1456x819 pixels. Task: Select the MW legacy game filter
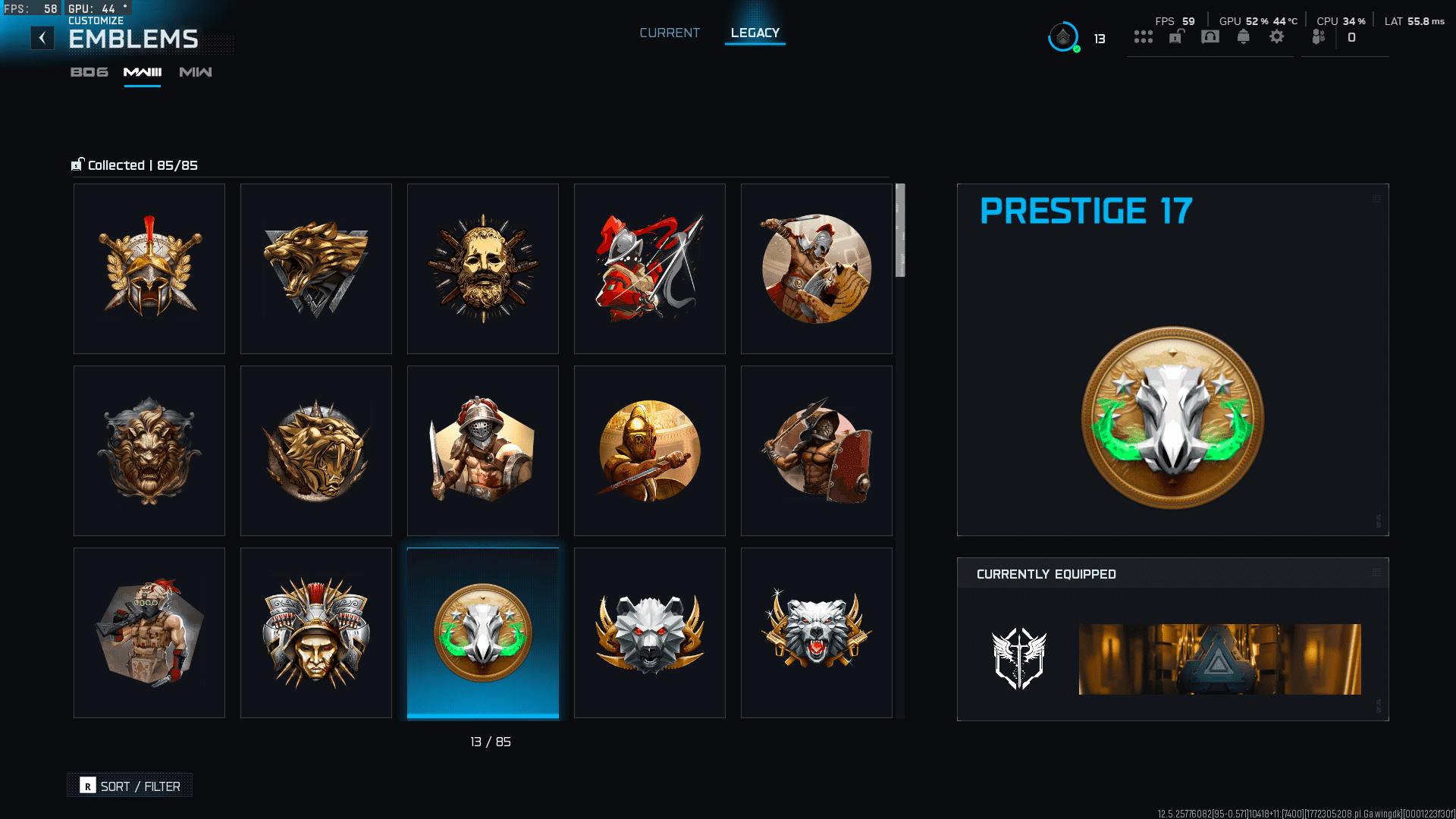[195, 73]
